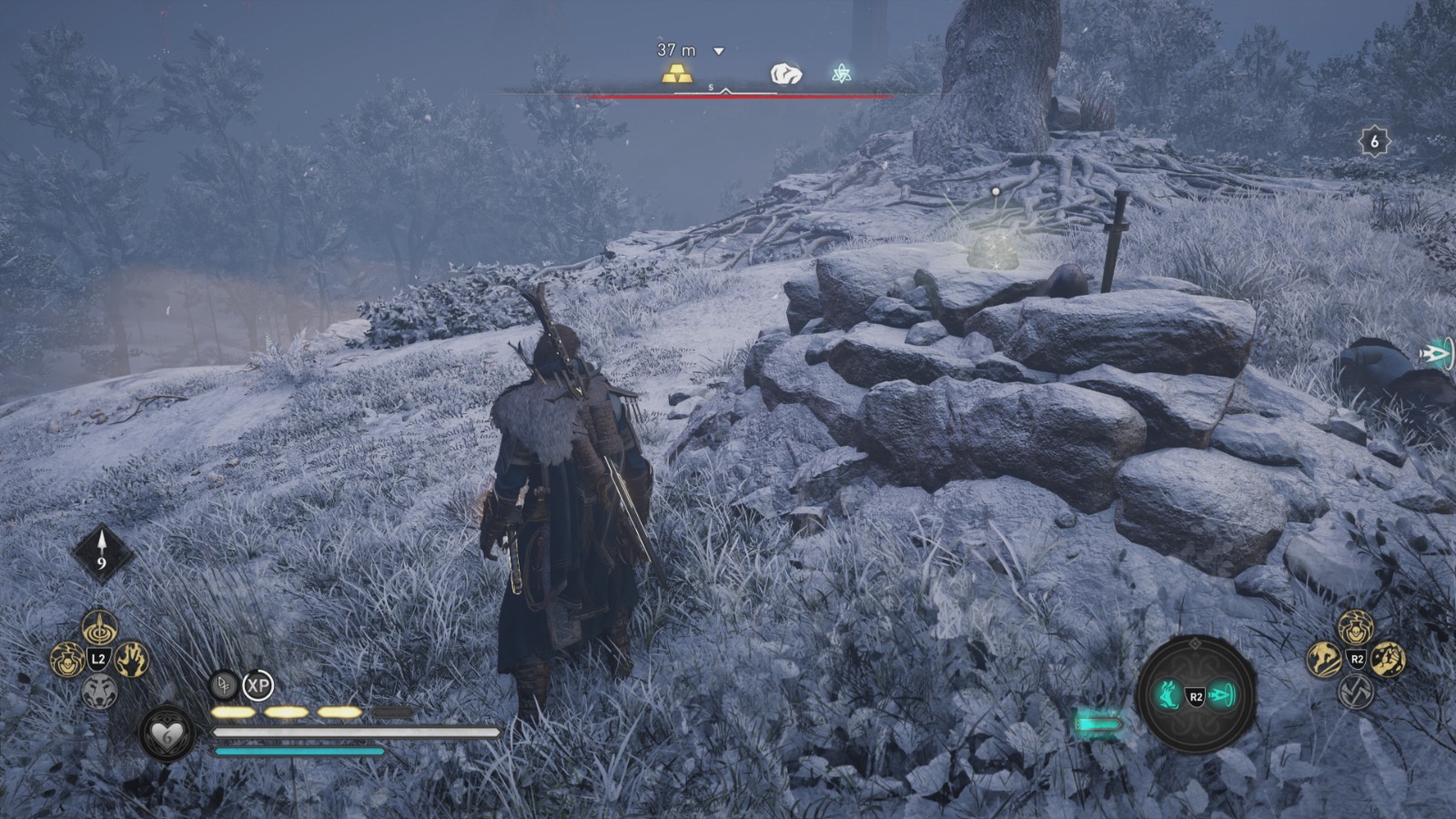Screen dimensions: 1456x819
Task: Click the teal arrow offscreen indicator
Action: (x=1437, y=354)
